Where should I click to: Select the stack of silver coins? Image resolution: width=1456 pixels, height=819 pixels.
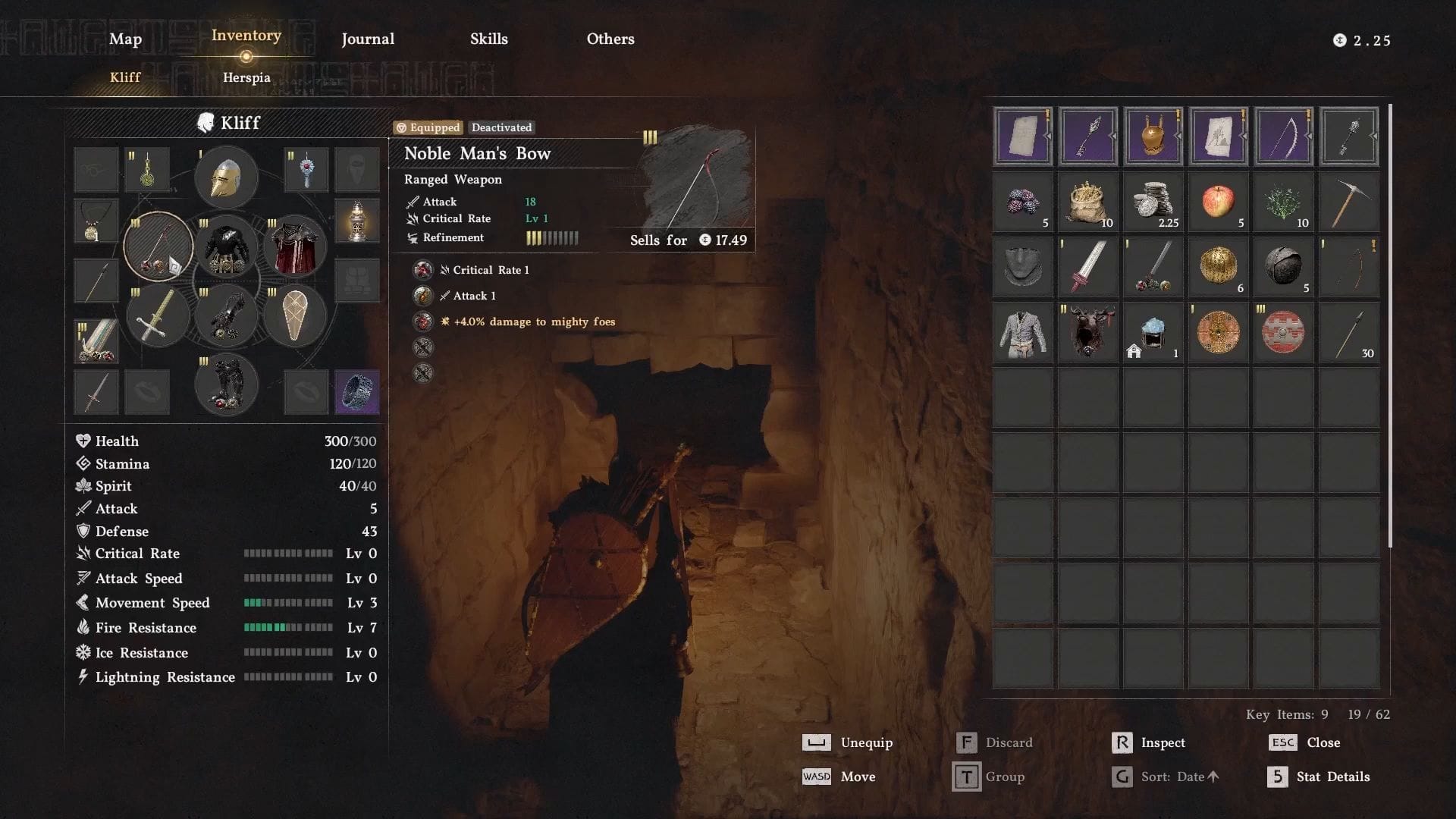pyautogui.click(x=1153, y=202)
